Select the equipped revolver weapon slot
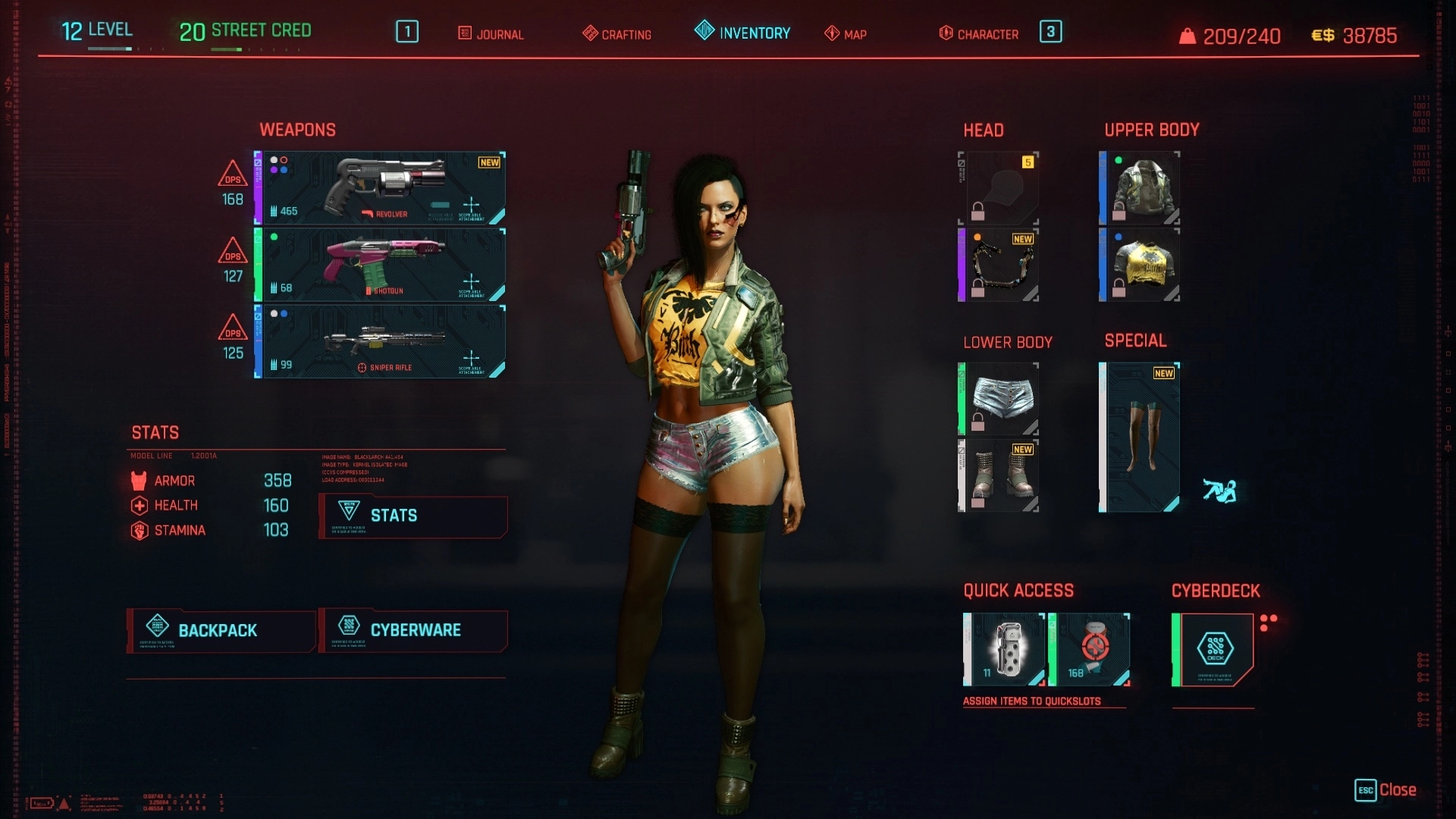This screenshot has width=1456, height=819. point(381,188)
